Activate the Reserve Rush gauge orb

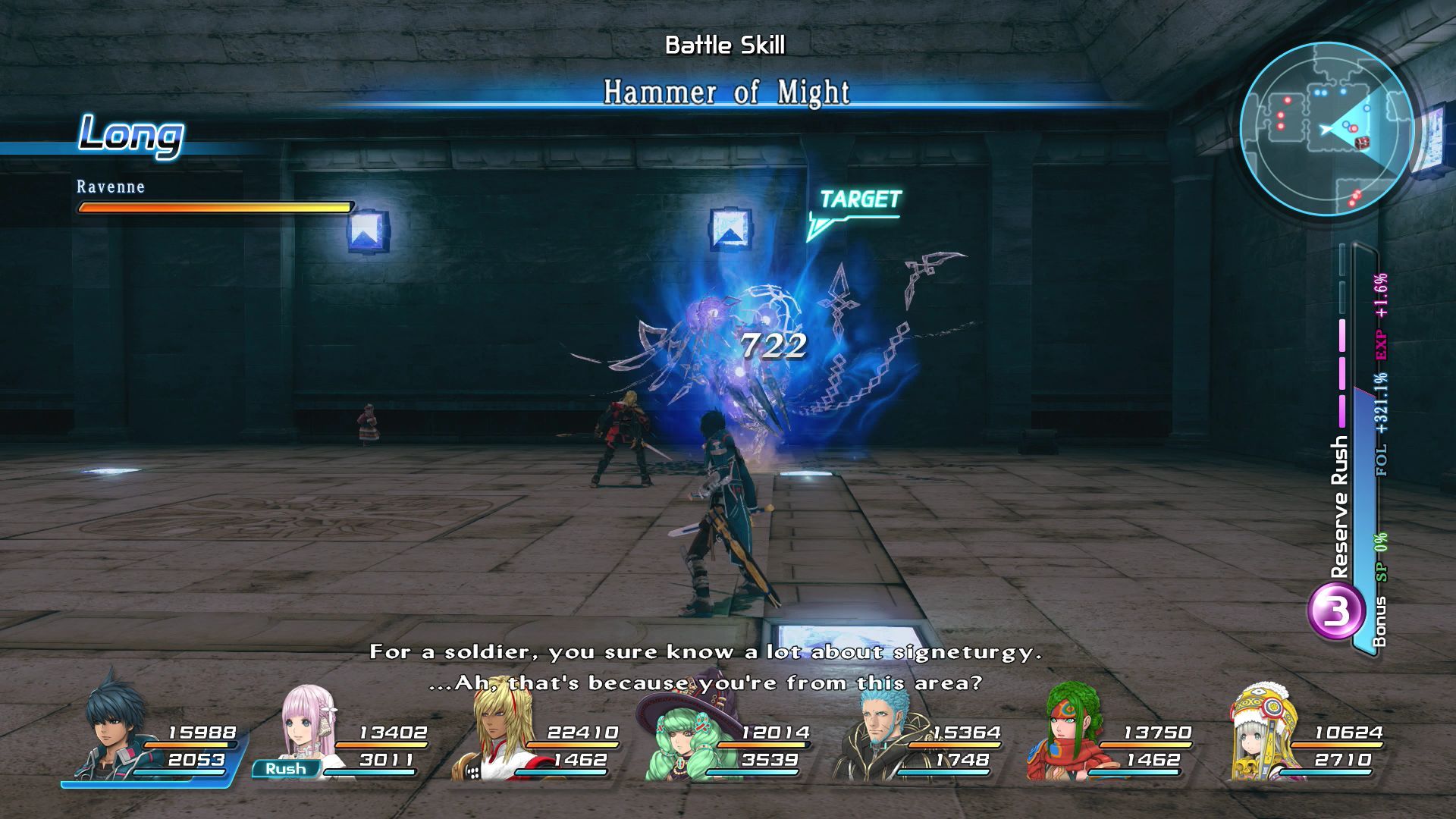pyautogui.click(x=1332, y=613)
